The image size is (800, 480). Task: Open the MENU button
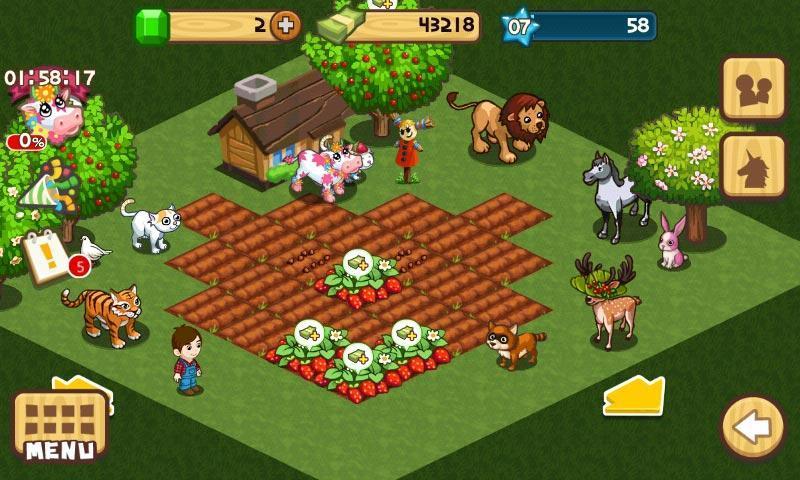tap(59, 427)
